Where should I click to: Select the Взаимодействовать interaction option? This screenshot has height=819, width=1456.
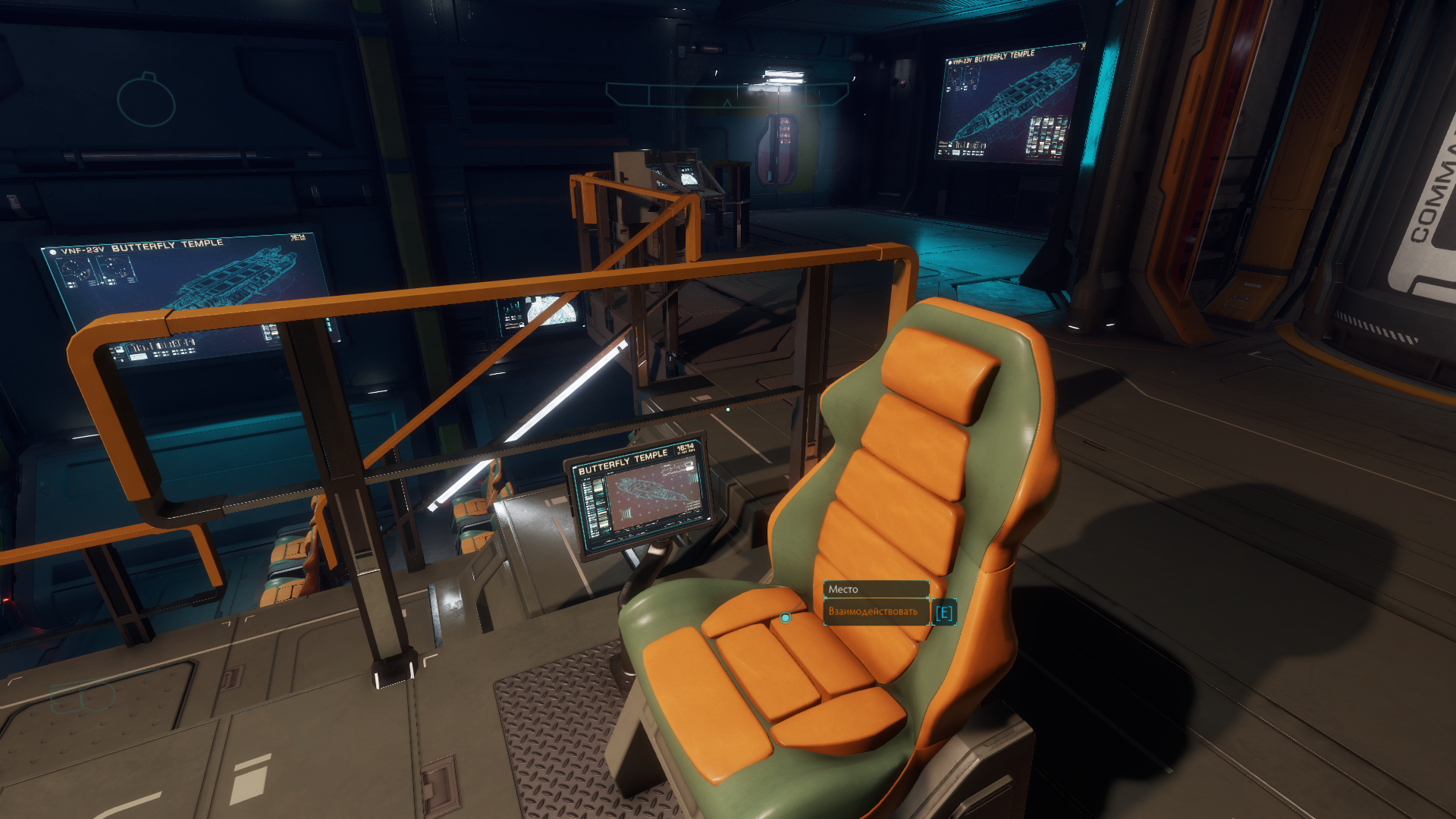(x=875, y=612)
